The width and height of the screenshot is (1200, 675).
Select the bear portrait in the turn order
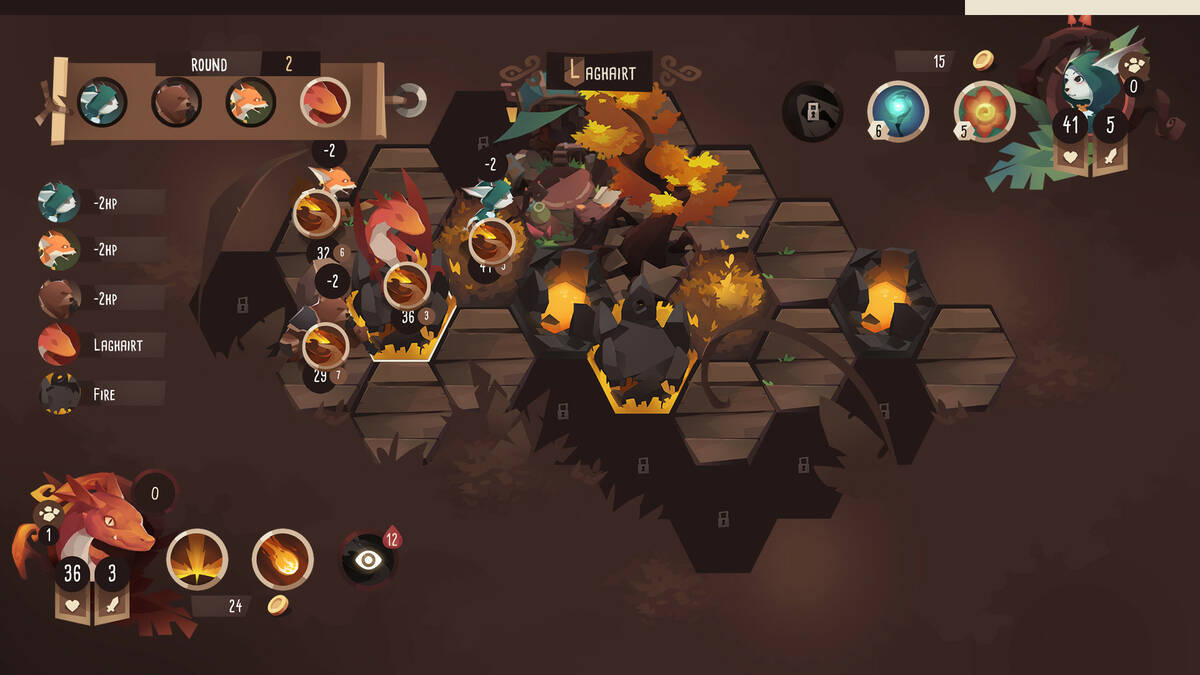[177, 102]
